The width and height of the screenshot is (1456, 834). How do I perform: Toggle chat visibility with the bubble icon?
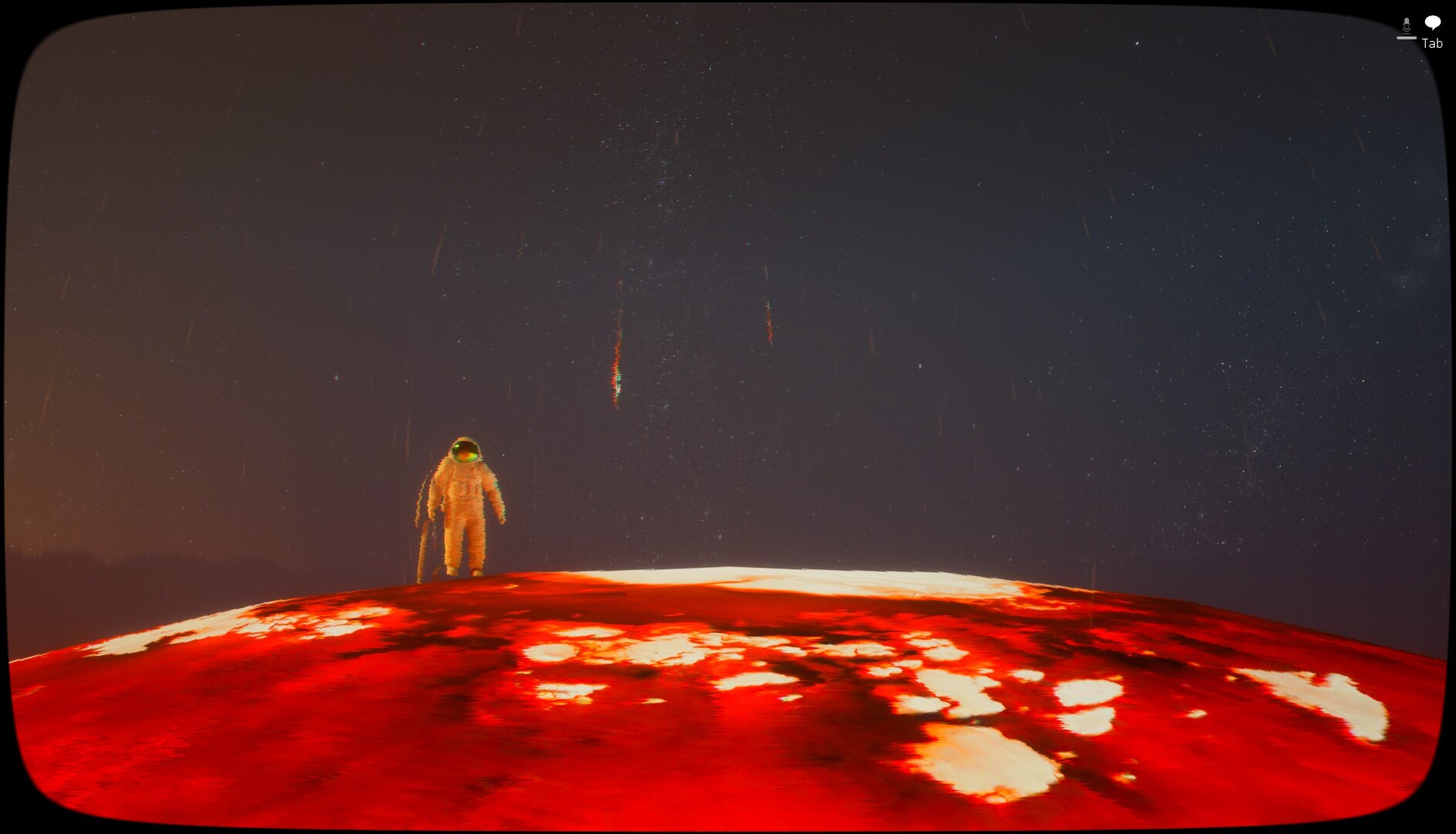click(1433, 22)
